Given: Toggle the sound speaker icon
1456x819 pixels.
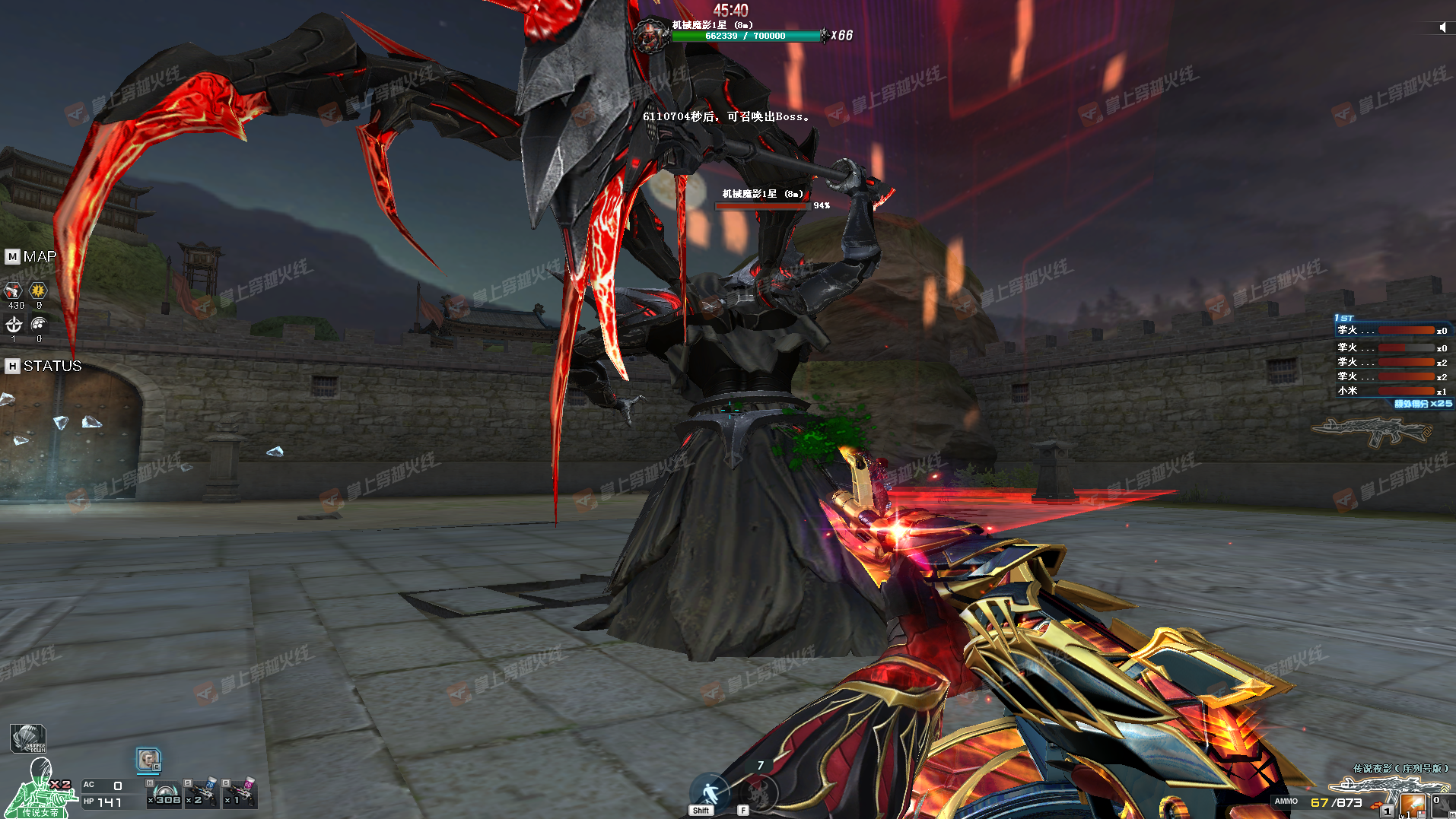Looking at the screenshot, I should coord(1442,27).
